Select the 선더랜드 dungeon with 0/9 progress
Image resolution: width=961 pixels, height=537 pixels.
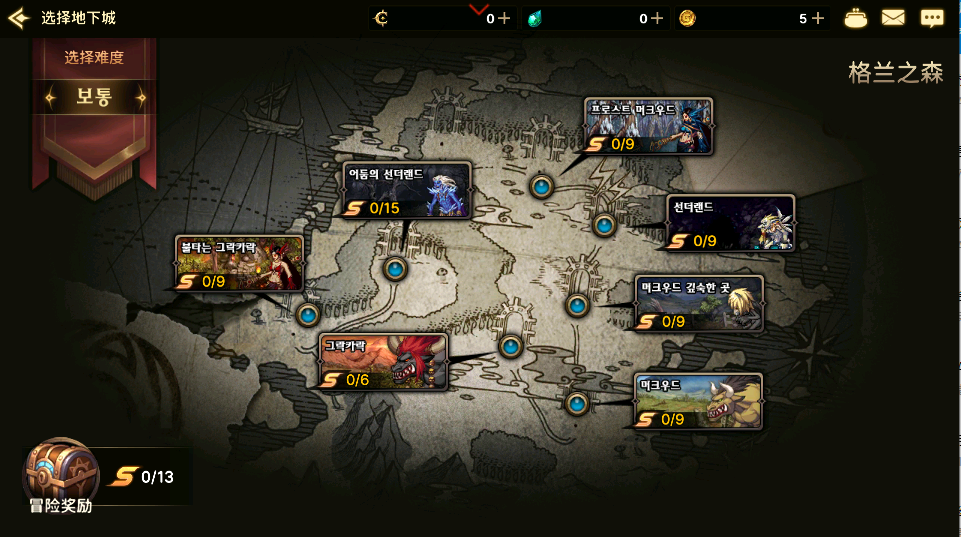click(x=731, y=223)
